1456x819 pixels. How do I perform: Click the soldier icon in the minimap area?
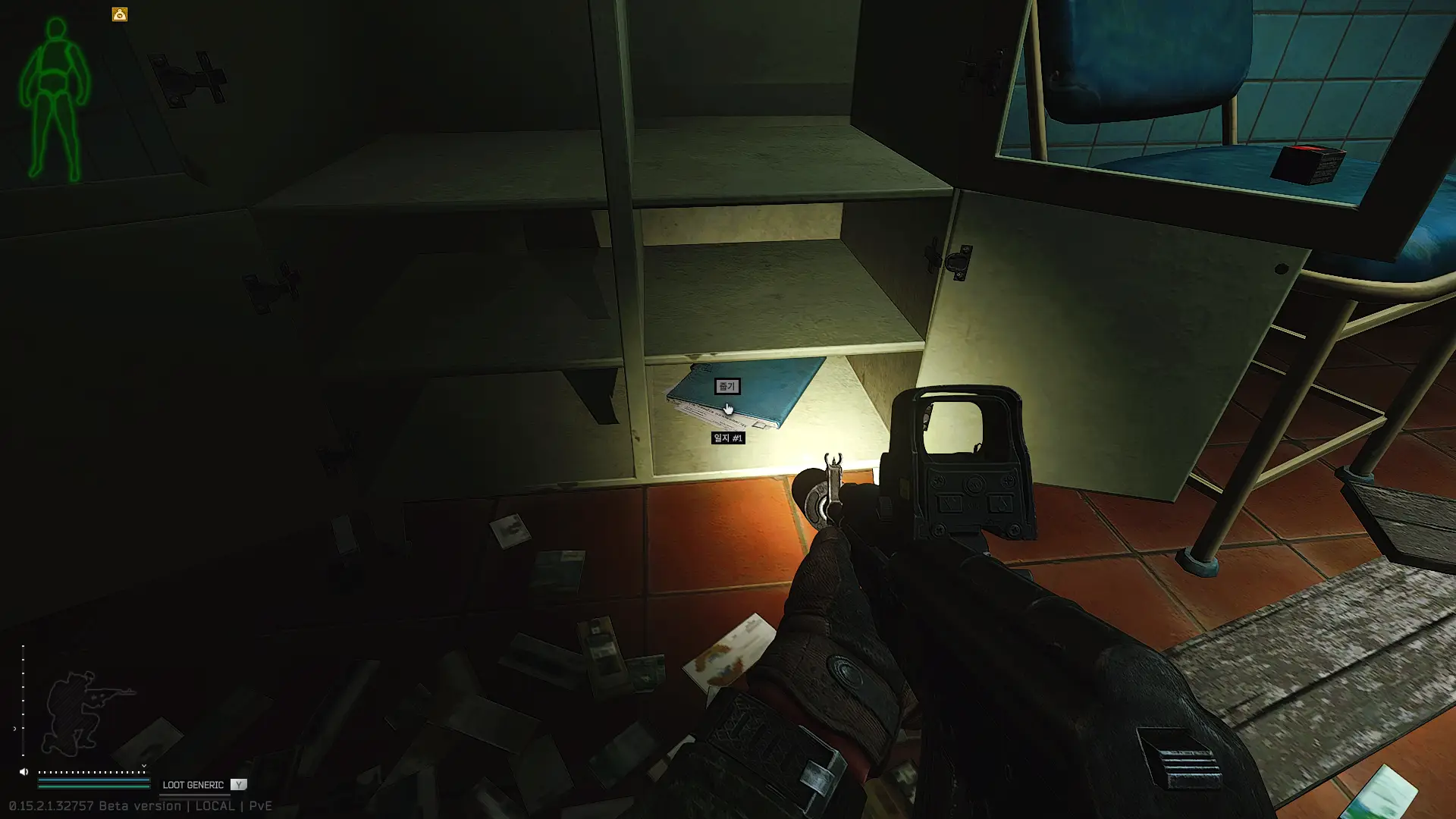(76, 709)
